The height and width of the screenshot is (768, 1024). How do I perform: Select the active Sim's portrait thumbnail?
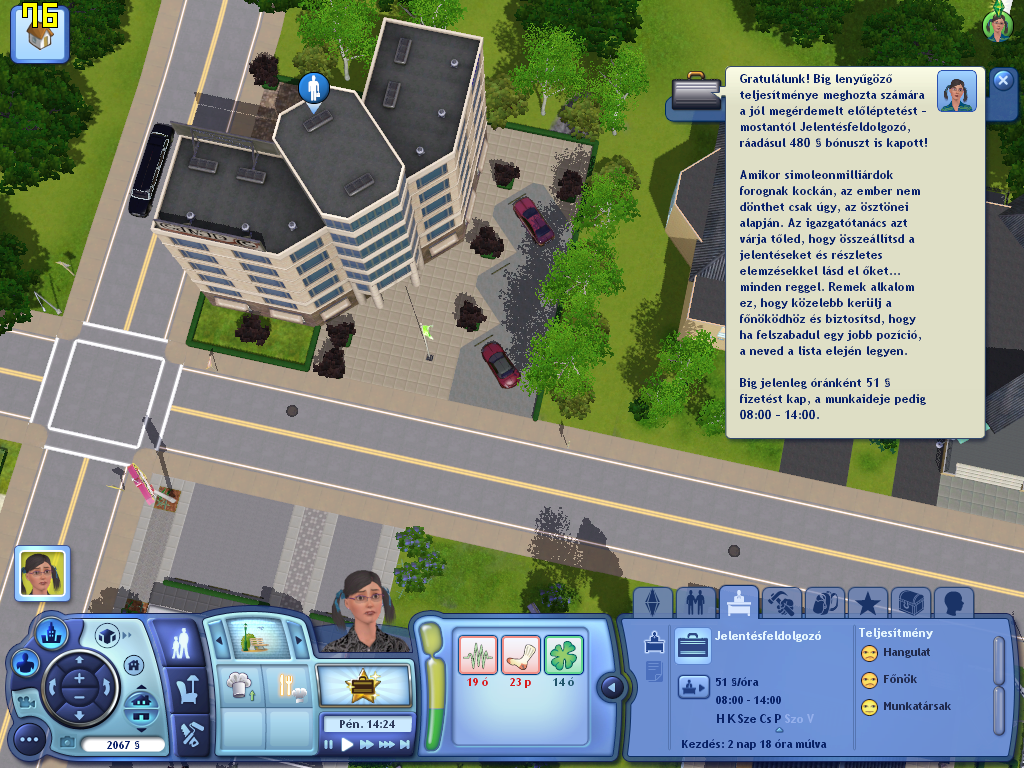(42, 574)
